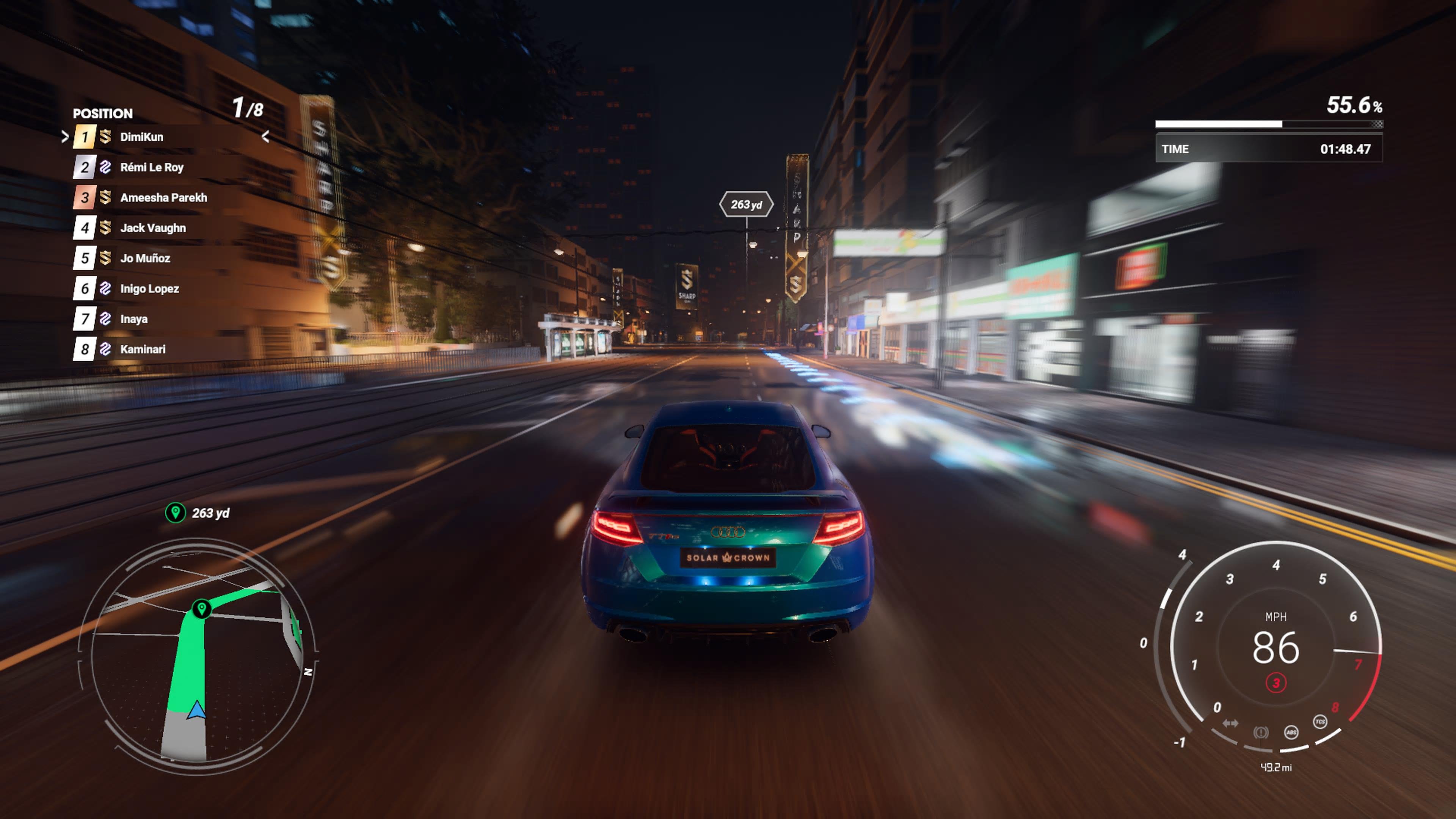Click the green checkpoint marker on minimap
The height and width of the screenshot is (819, 1456).
(202, 609)
